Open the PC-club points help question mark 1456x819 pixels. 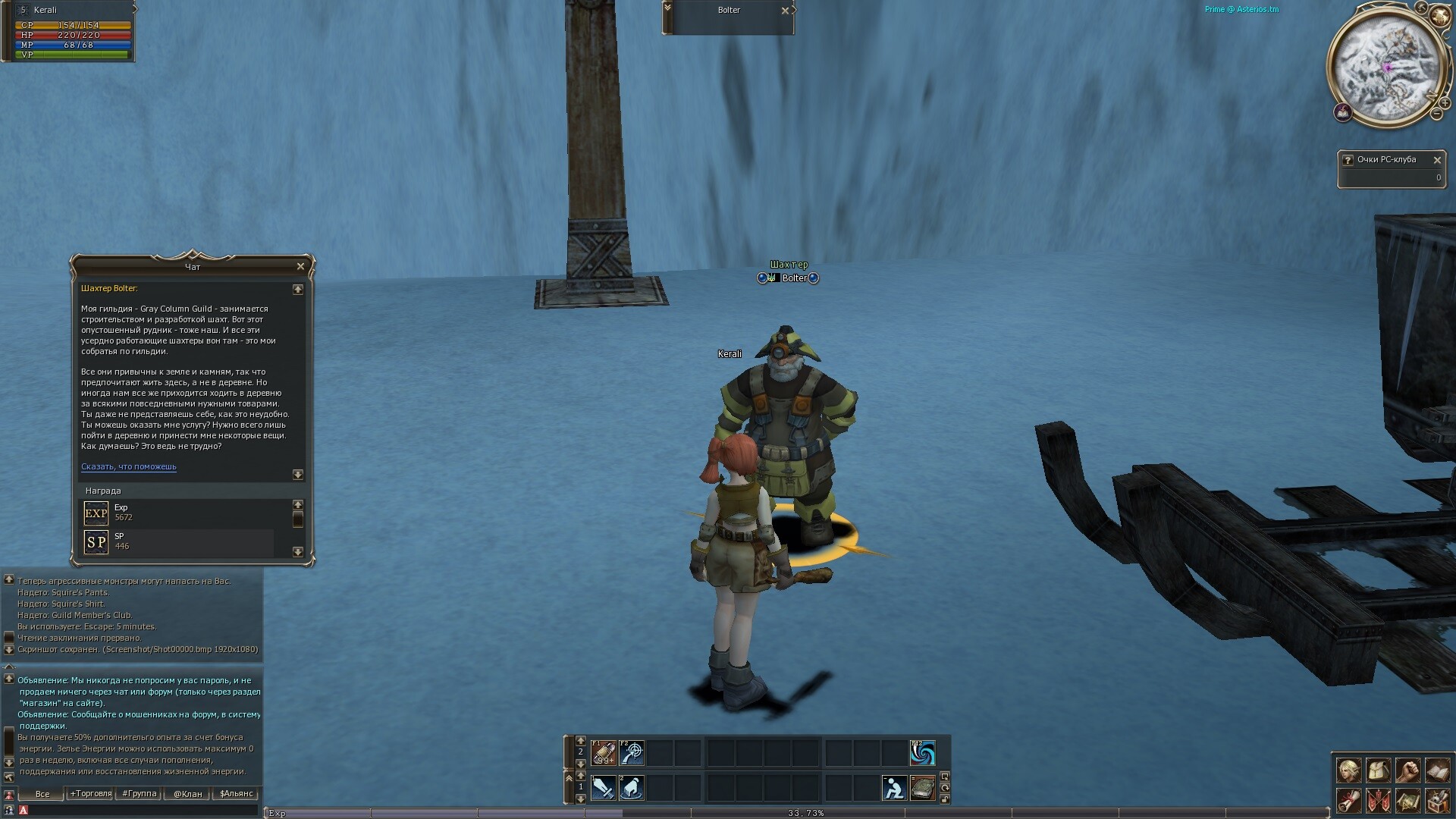click(x=1348, y=160)
